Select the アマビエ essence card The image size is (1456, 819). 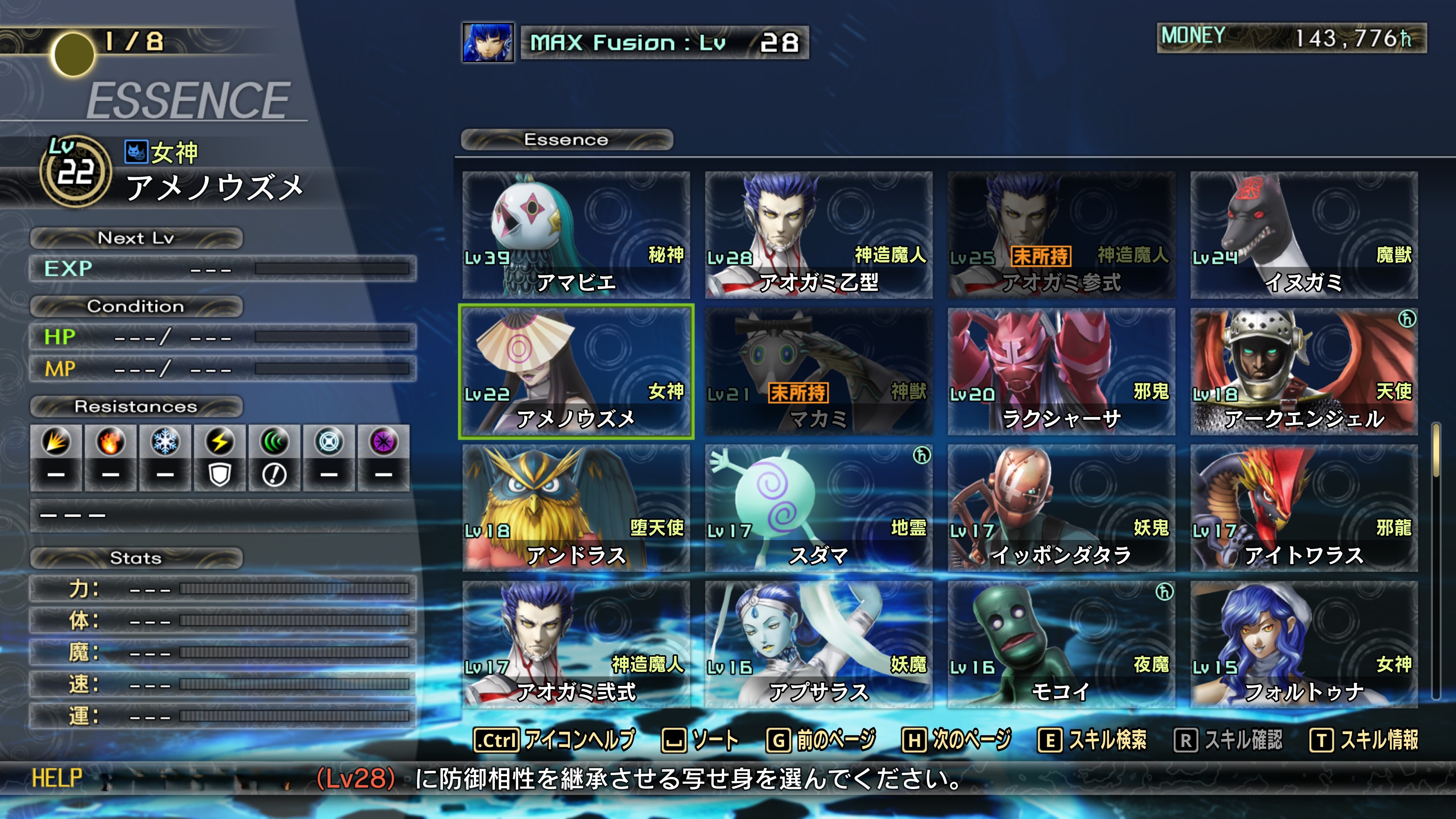(x=576, y=235)
